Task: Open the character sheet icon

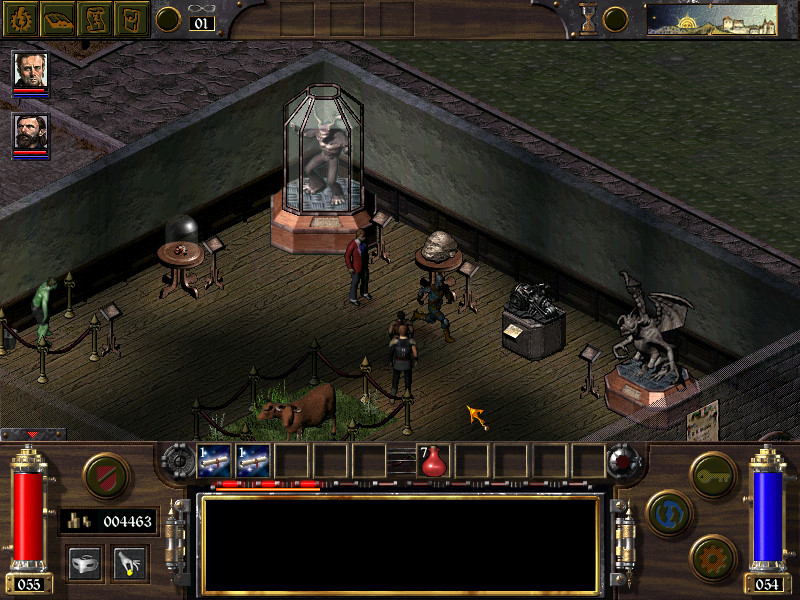Action: [x=22, y=19]
